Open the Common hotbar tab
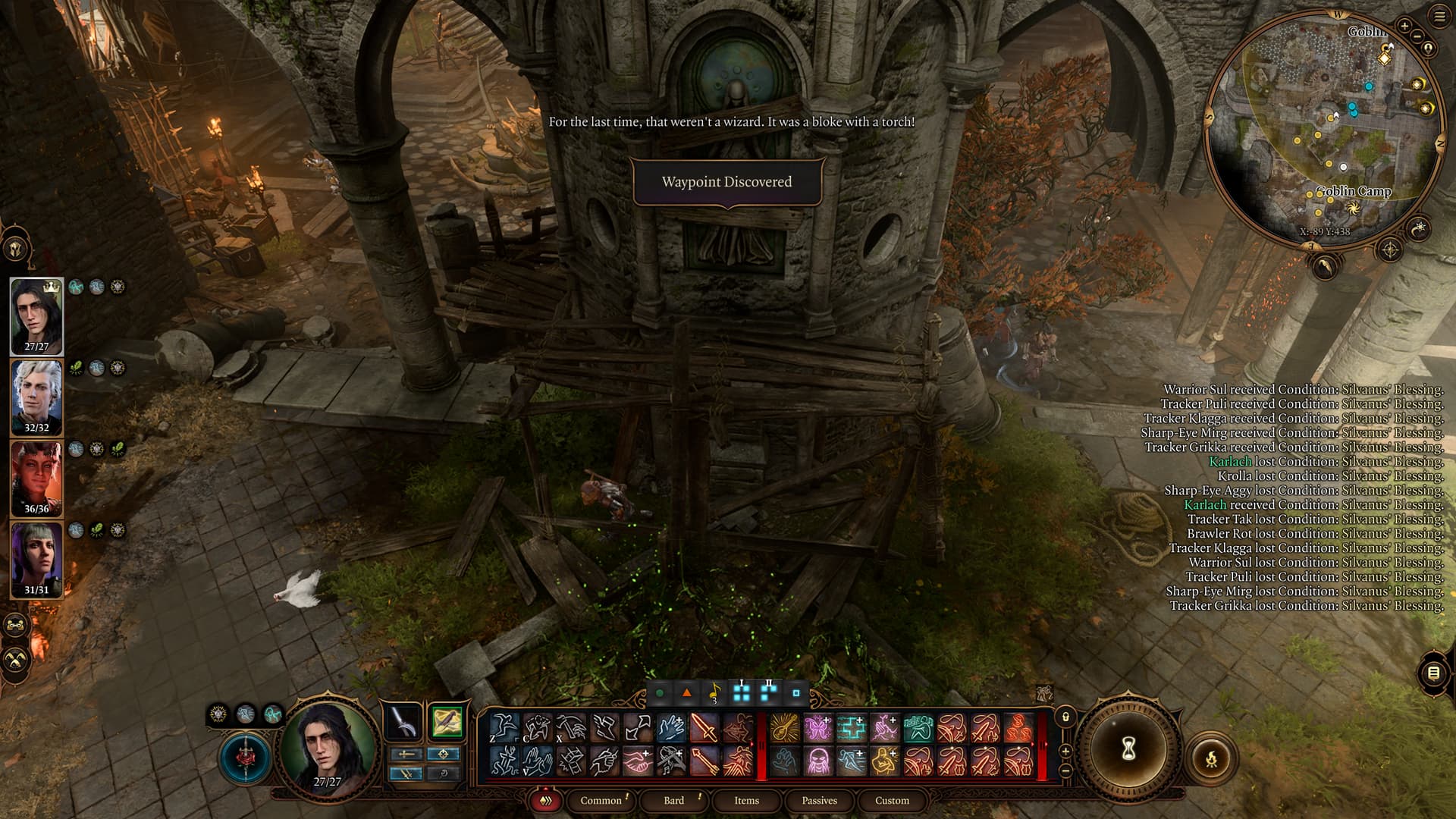The width and height of the screenshot is (1456, 819). pos(601,800)
